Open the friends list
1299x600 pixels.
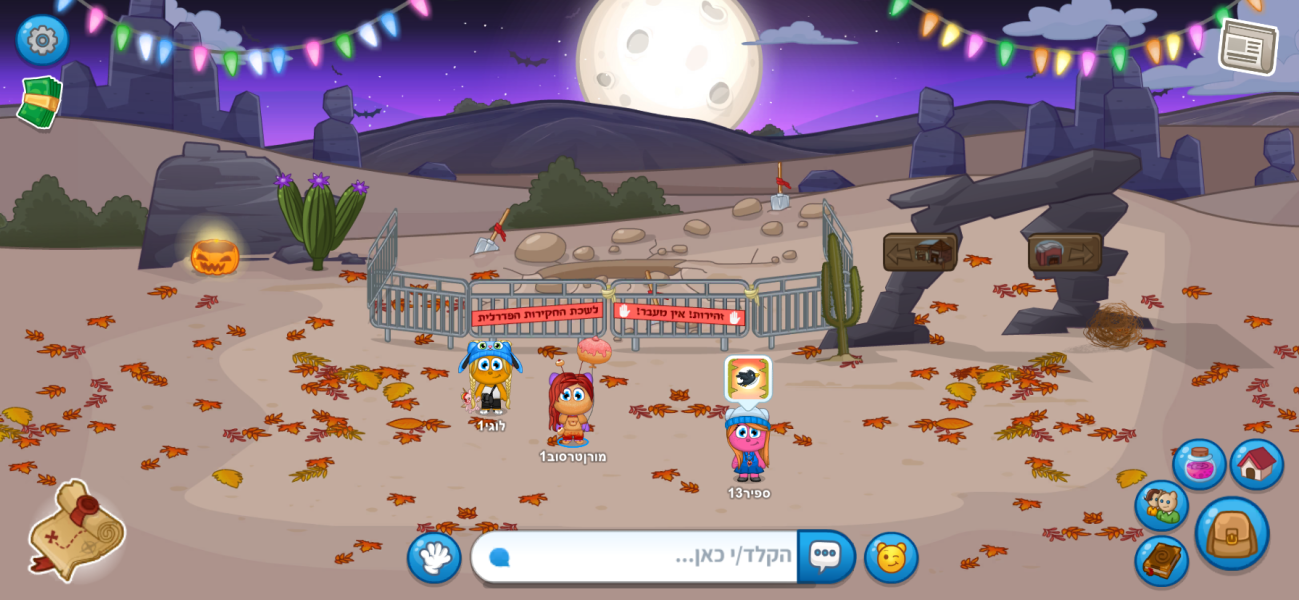click(x=1161, y=505)
